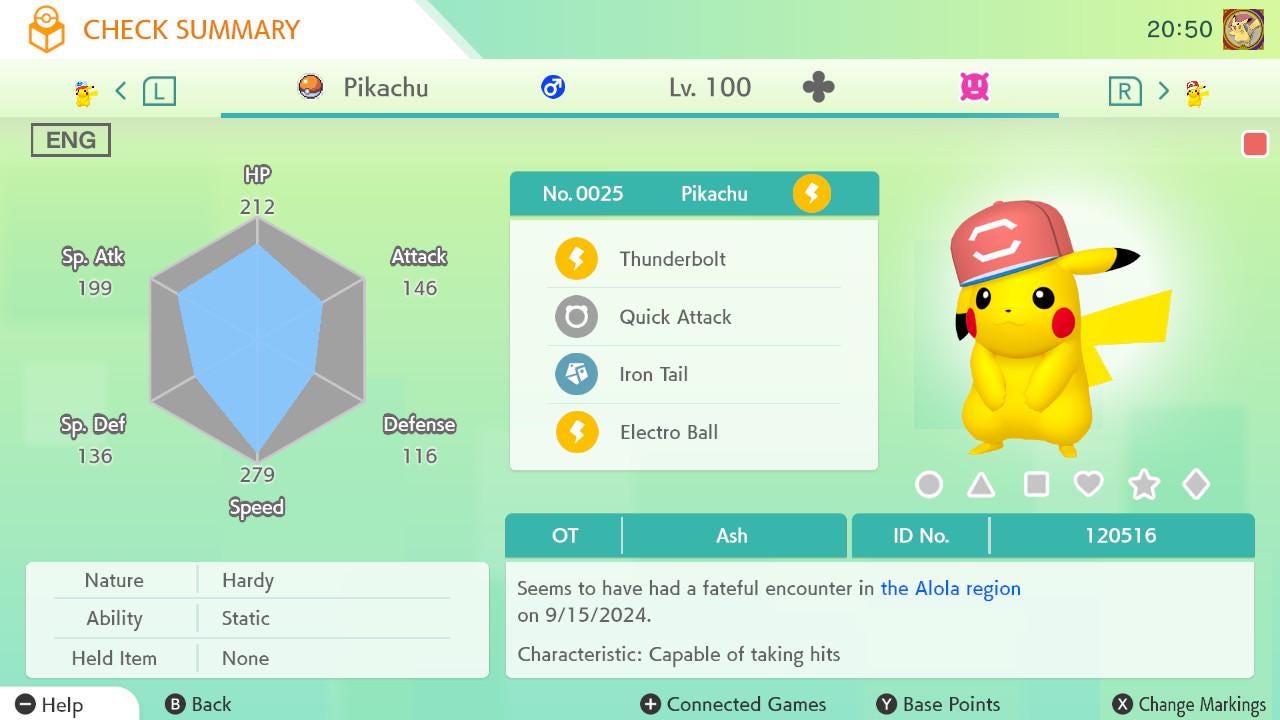Toggle the triangle marking

pyautogui.click(x=981, y=485)
